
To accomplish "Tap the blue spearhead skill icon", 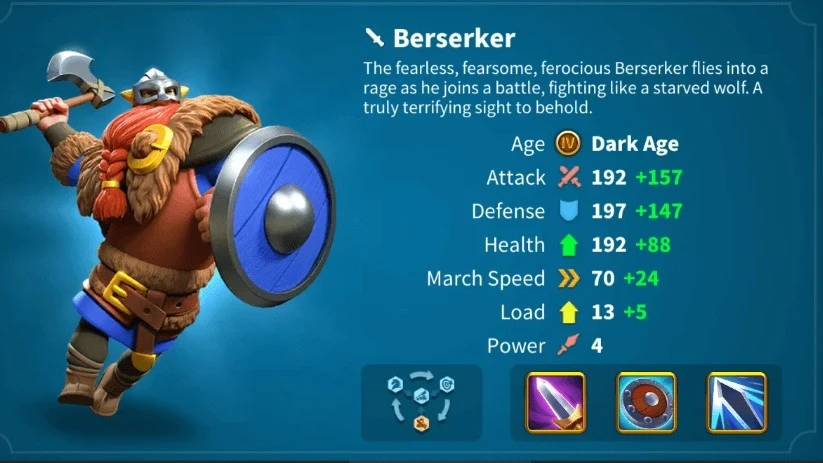I will [736, 402].
